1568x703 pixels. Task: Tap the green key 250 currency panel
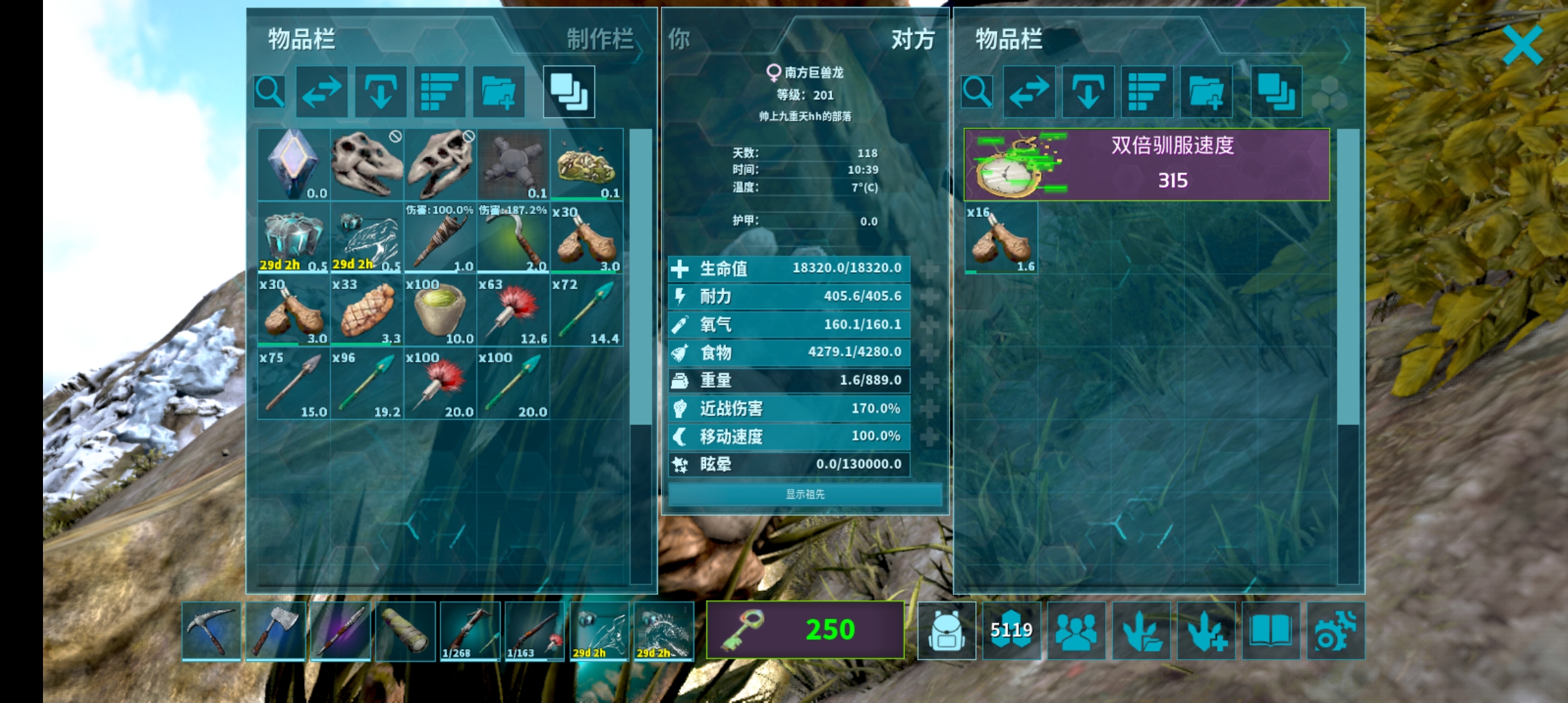[x=805, y=629]
